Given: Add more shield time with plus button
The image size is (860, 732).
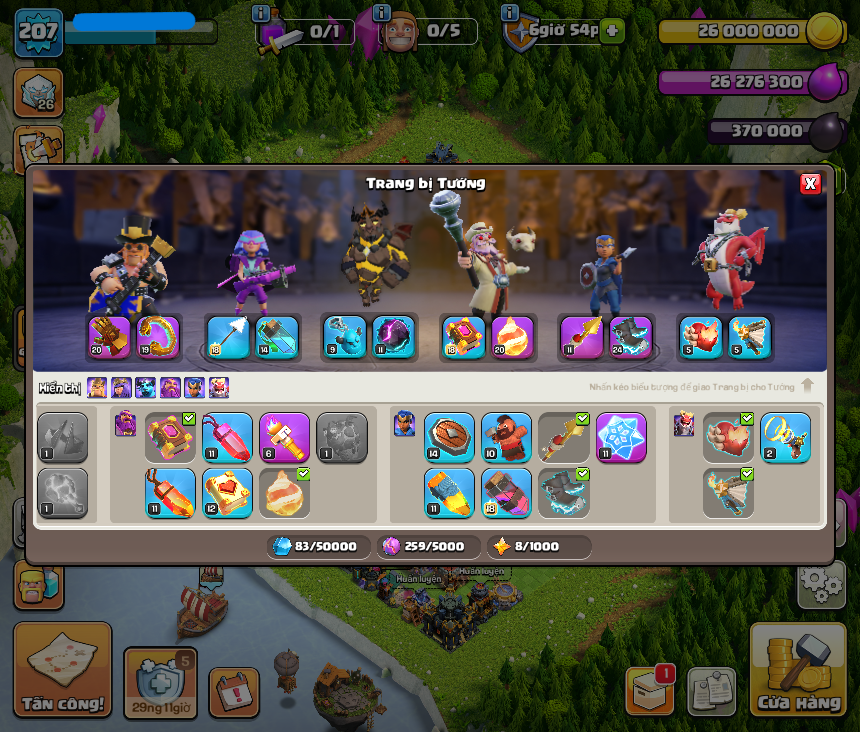Looking at the screenshot, I should tap(612, 31).
